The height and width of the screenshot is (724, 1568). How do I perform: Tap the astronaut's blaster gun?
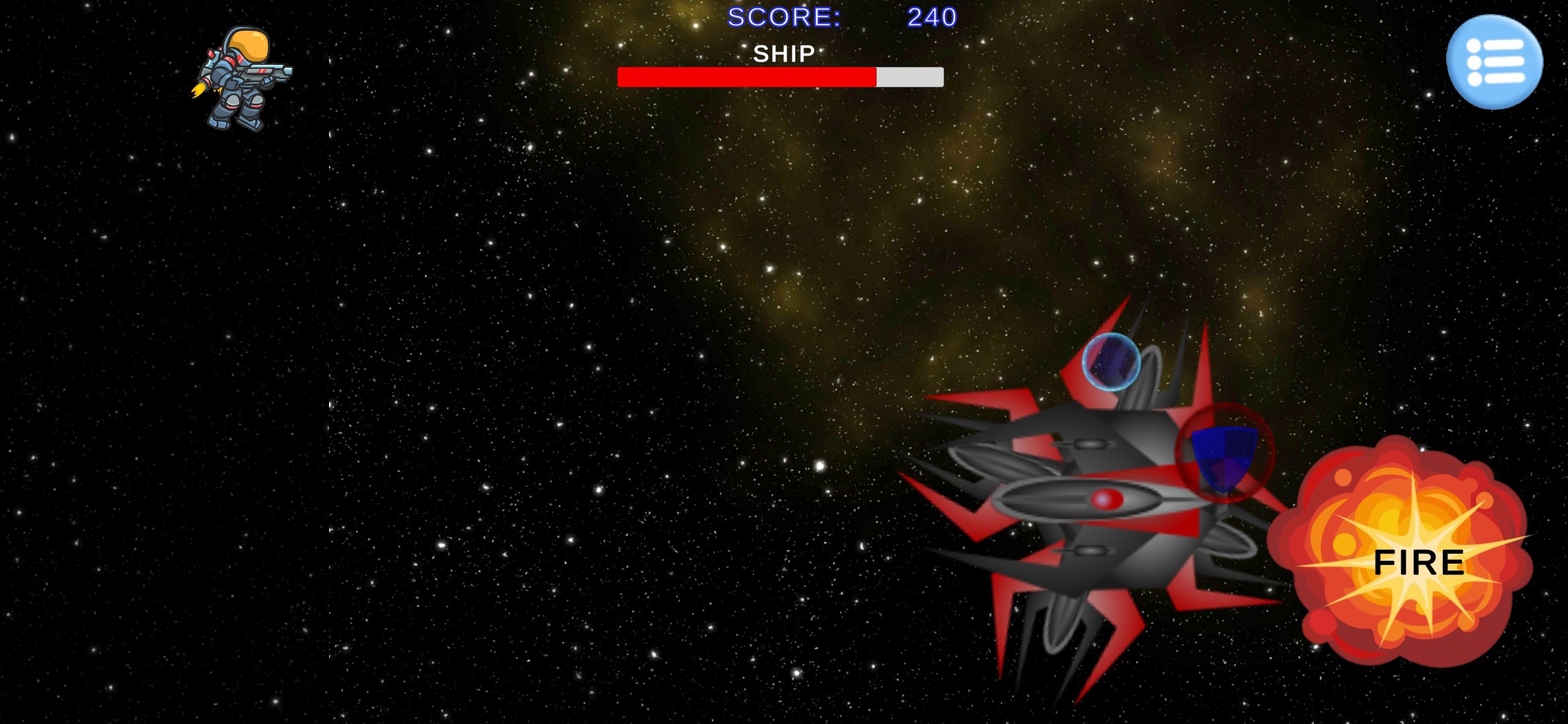click(268, 70)
